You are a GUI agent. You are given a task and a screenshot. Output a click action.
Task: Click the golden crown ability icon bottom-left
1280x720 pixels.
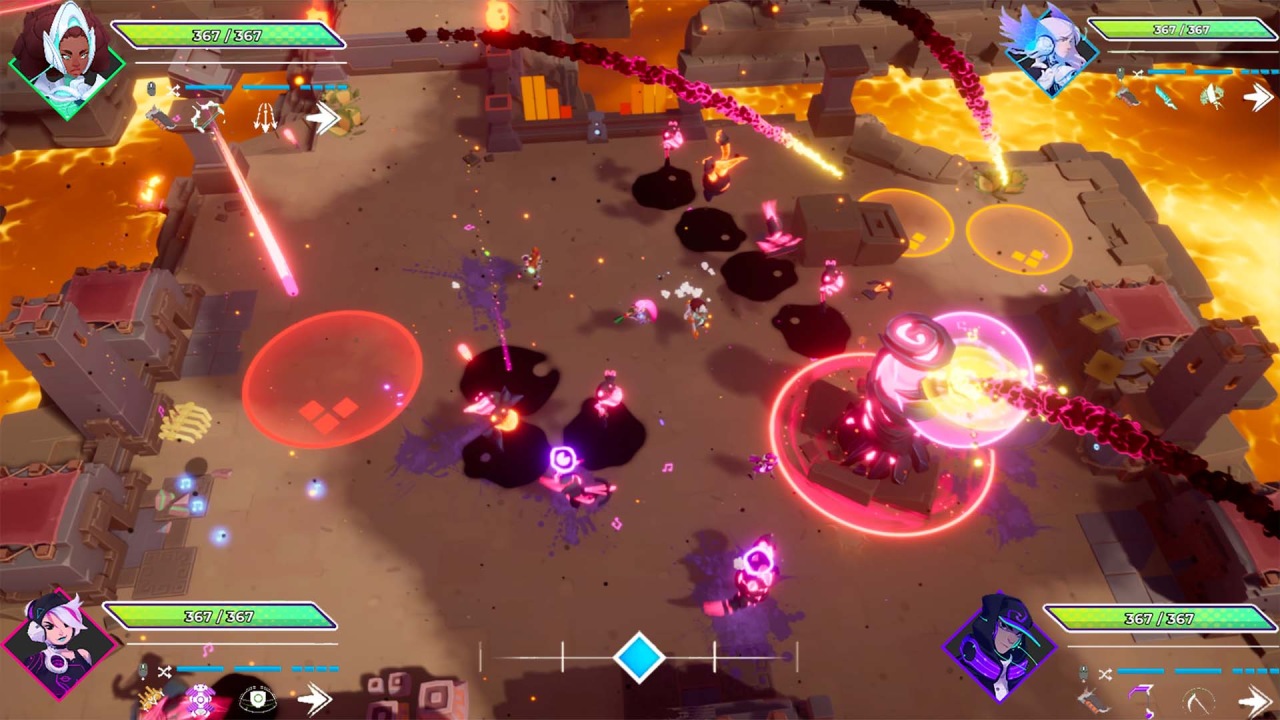(149, 698)
